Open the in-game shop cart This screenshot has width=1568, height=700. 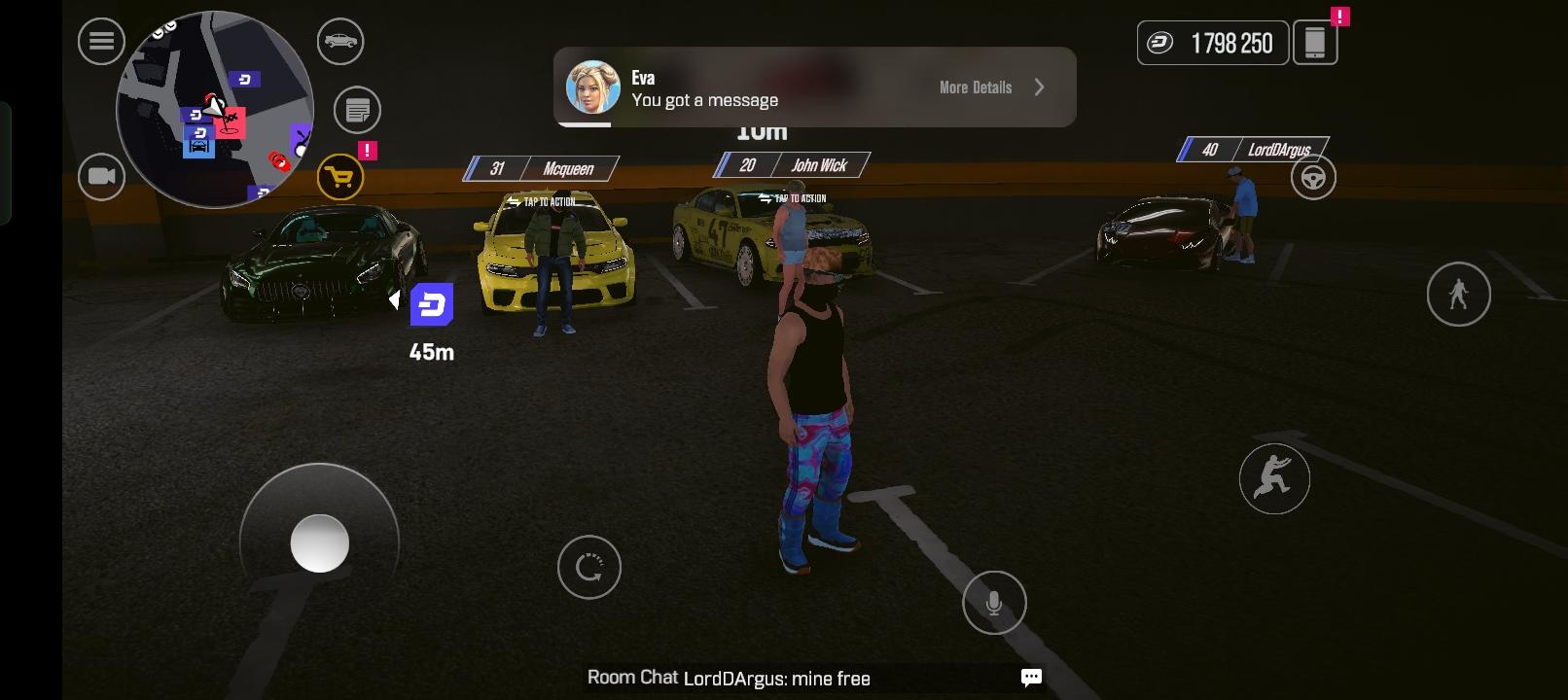point(339,177)
